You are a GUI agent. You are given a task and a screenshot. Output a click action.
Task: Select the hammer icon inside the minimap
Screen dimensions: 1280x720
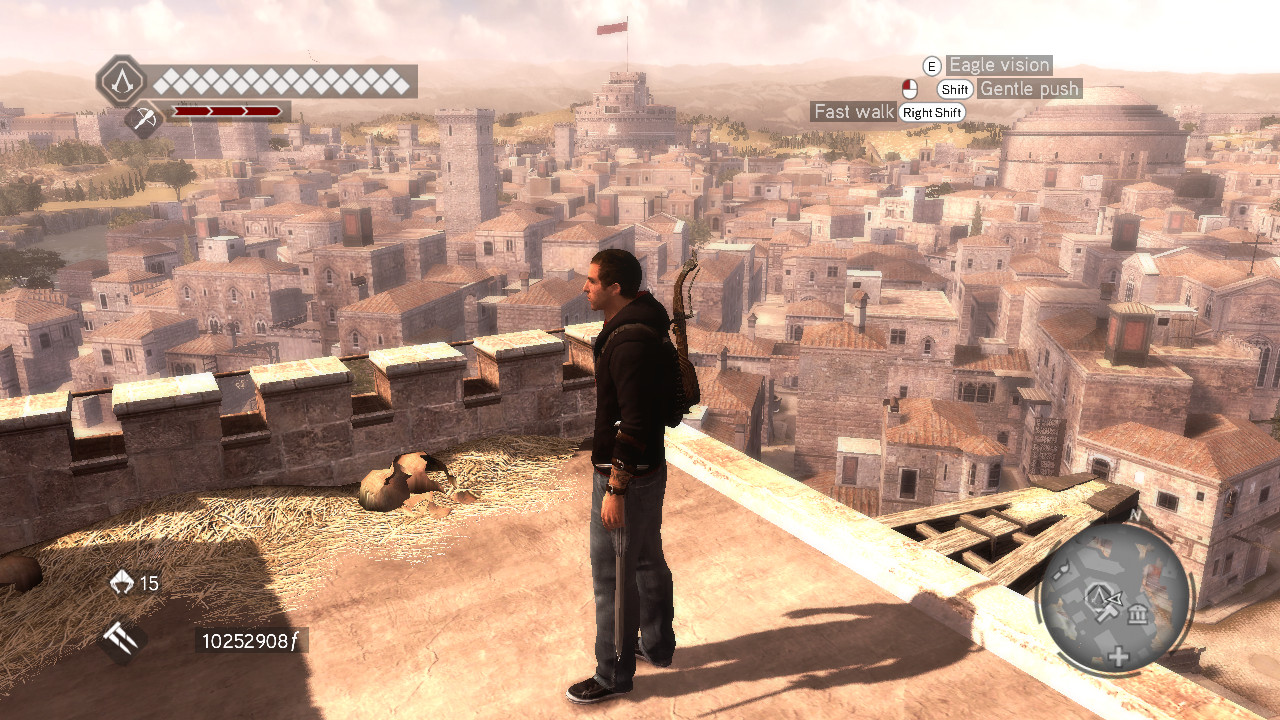click(x=1107, y=614)
